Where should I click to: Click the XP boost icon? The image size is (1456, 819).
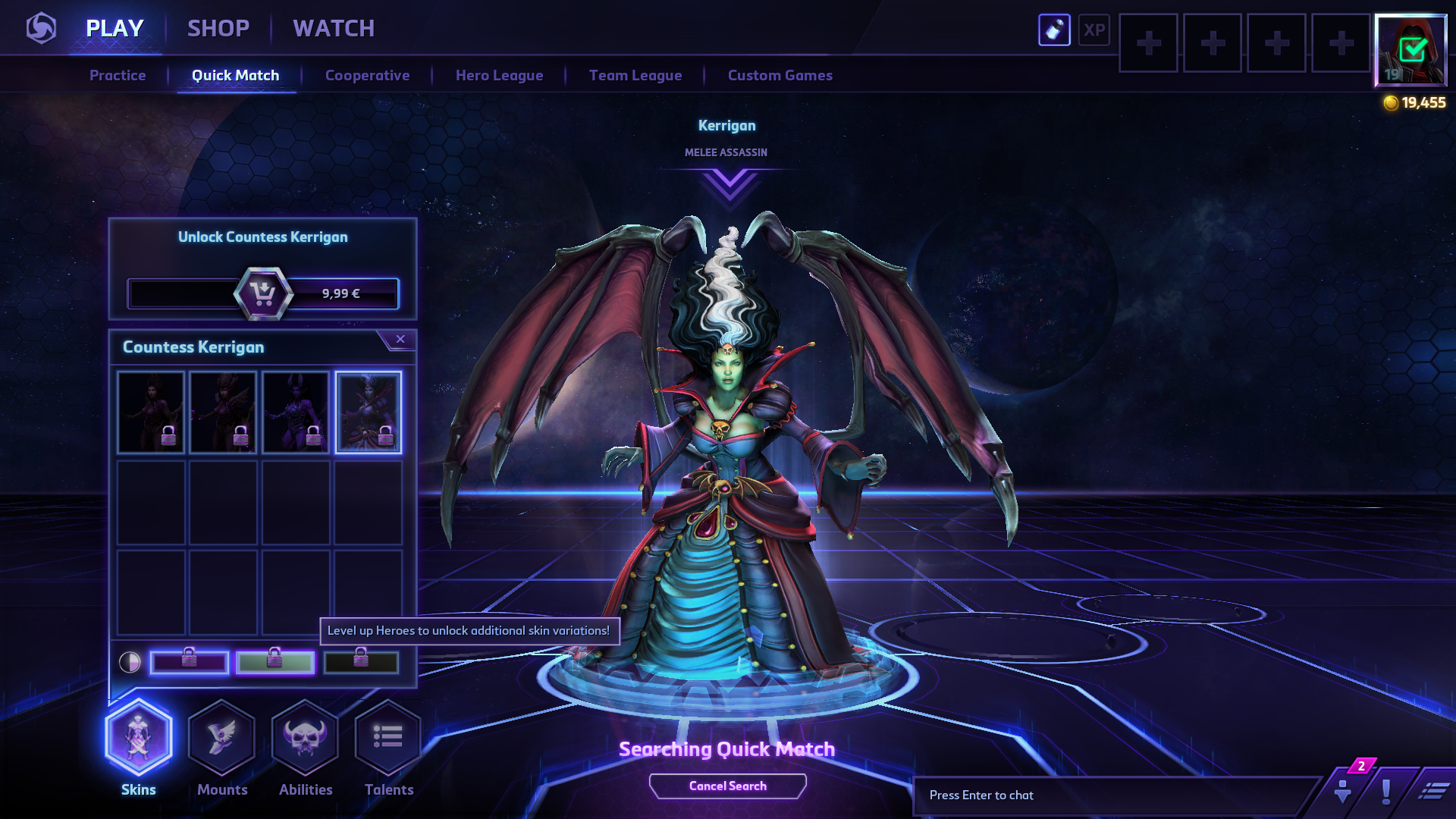[1094, 30]
